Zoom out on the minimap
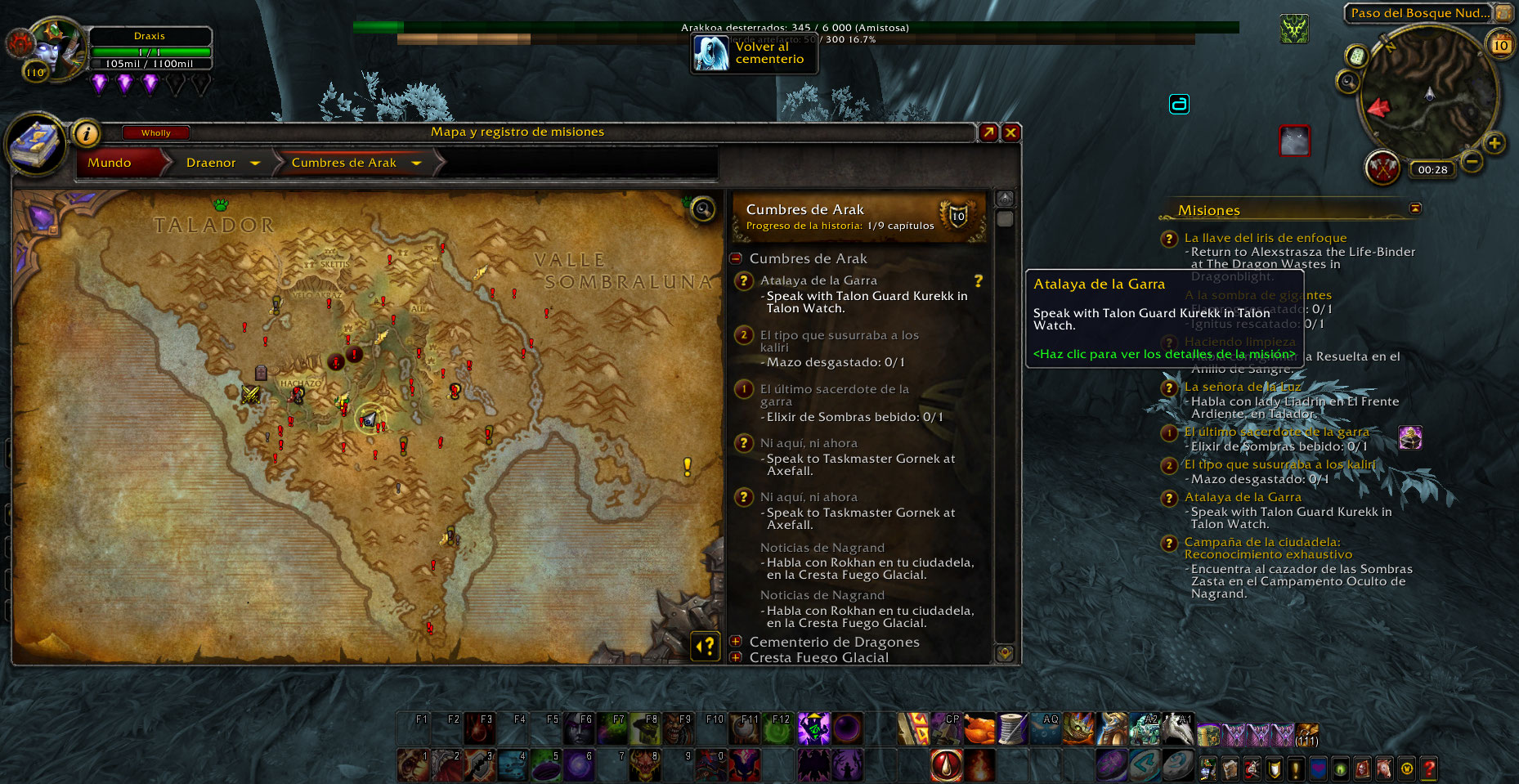The height and width of the screenshot is (784, 1519). [1472, 161]
